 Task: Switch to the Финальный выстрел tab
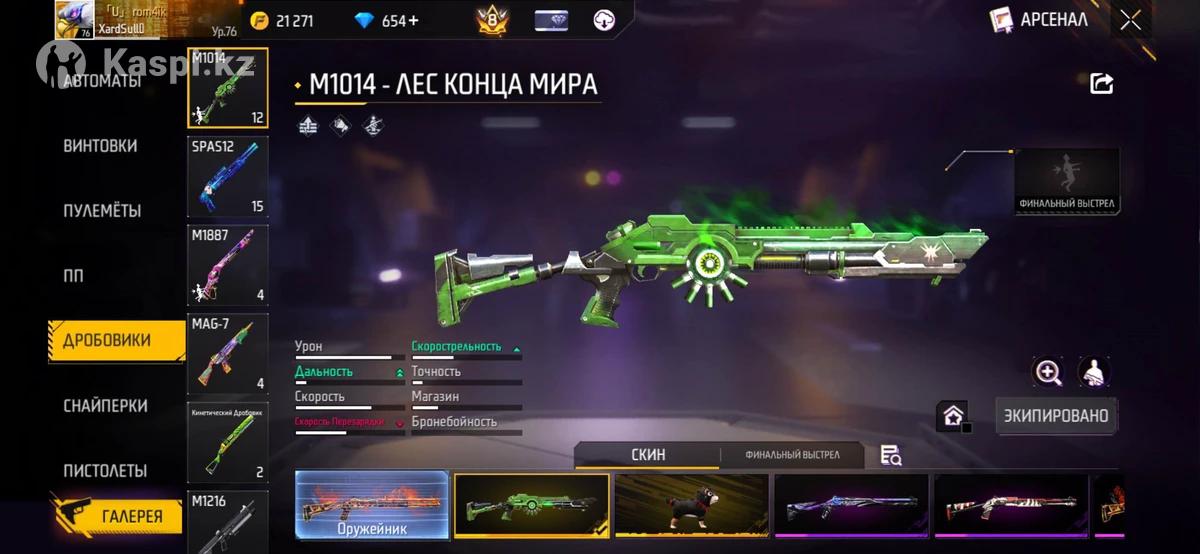tap(792, 455)
